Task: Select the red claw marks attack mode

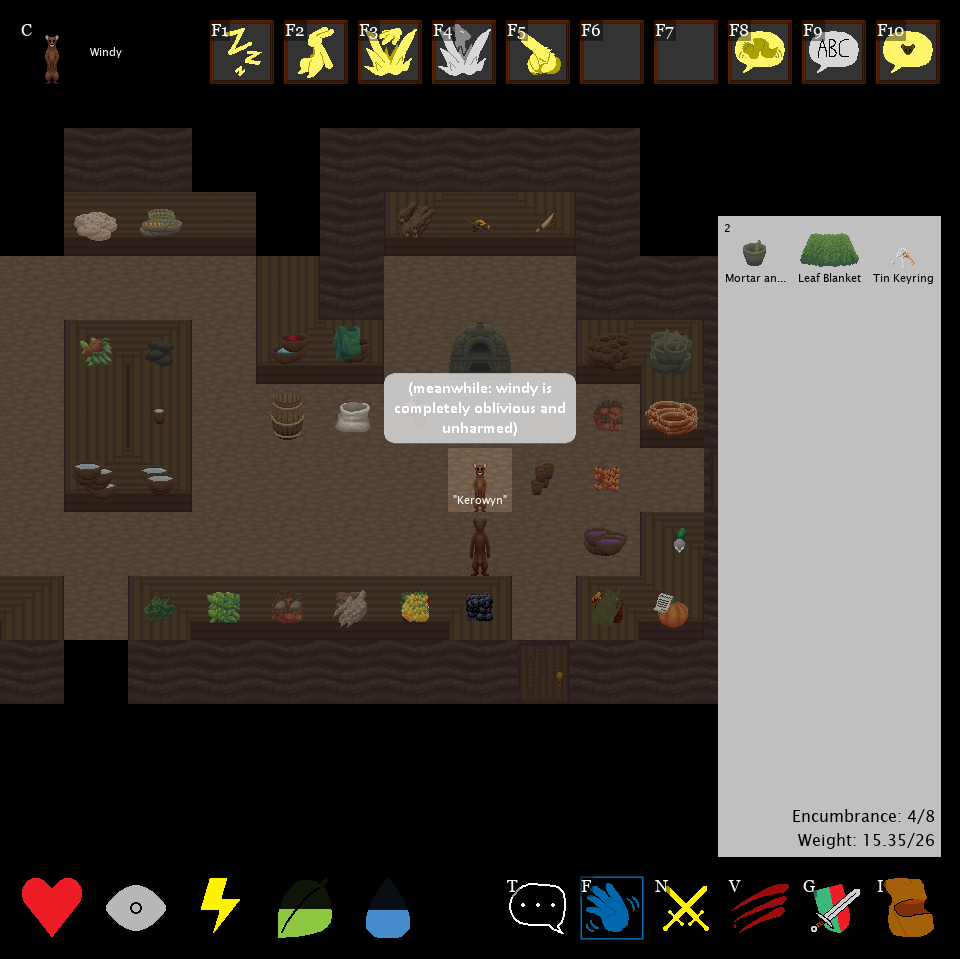Action: pyautogui.click(x=759, y=907)
